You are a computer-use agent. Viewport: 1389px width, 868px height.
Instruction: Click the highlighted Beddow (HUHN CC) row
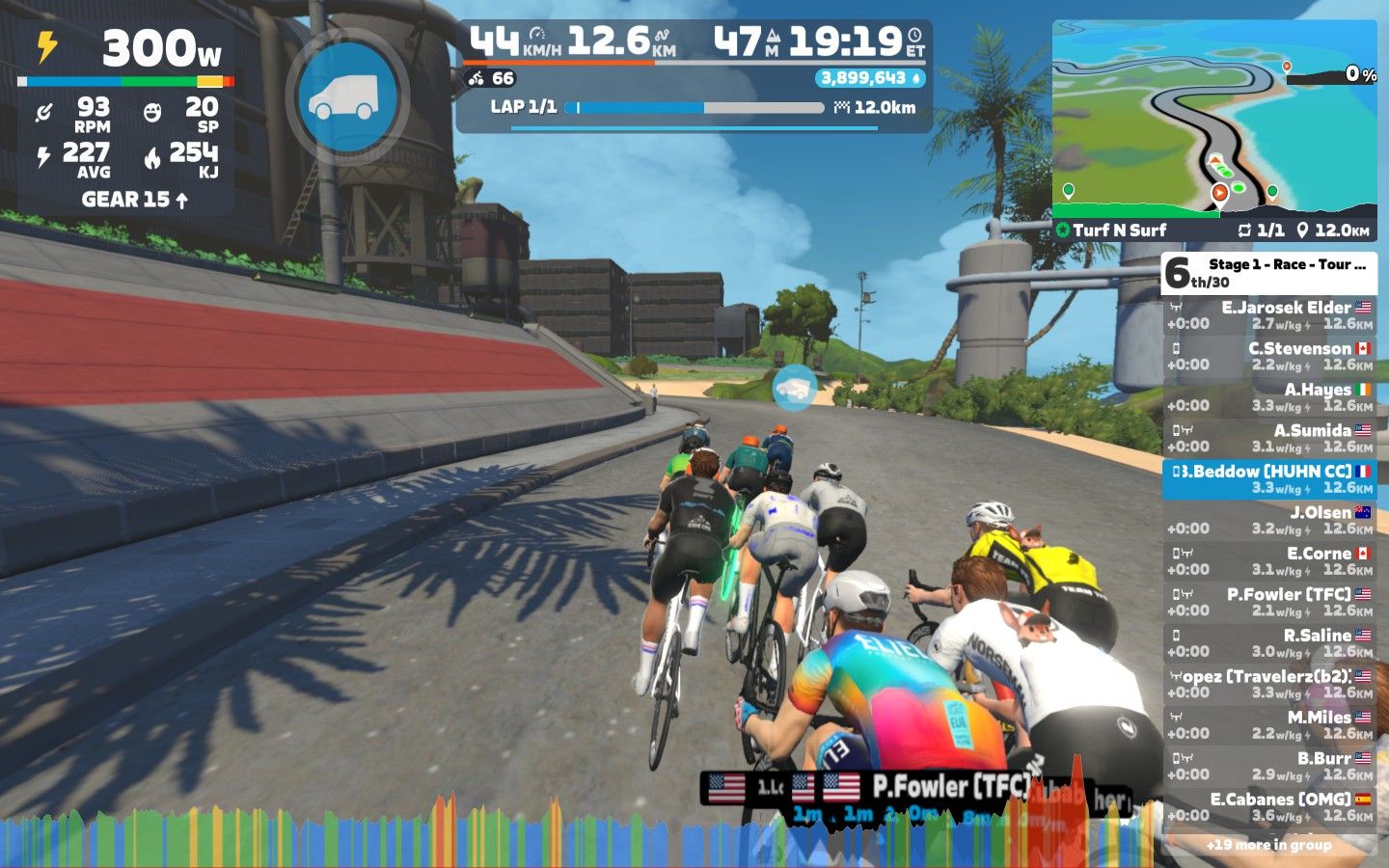click(x=1268, y=479)
